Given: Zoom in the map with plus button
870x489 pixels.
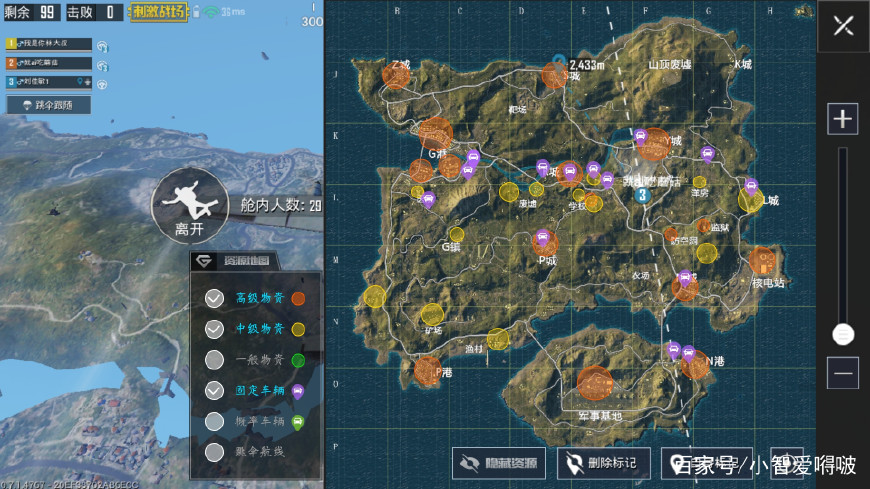Looking at the screenshot, I should click(843, 119).
